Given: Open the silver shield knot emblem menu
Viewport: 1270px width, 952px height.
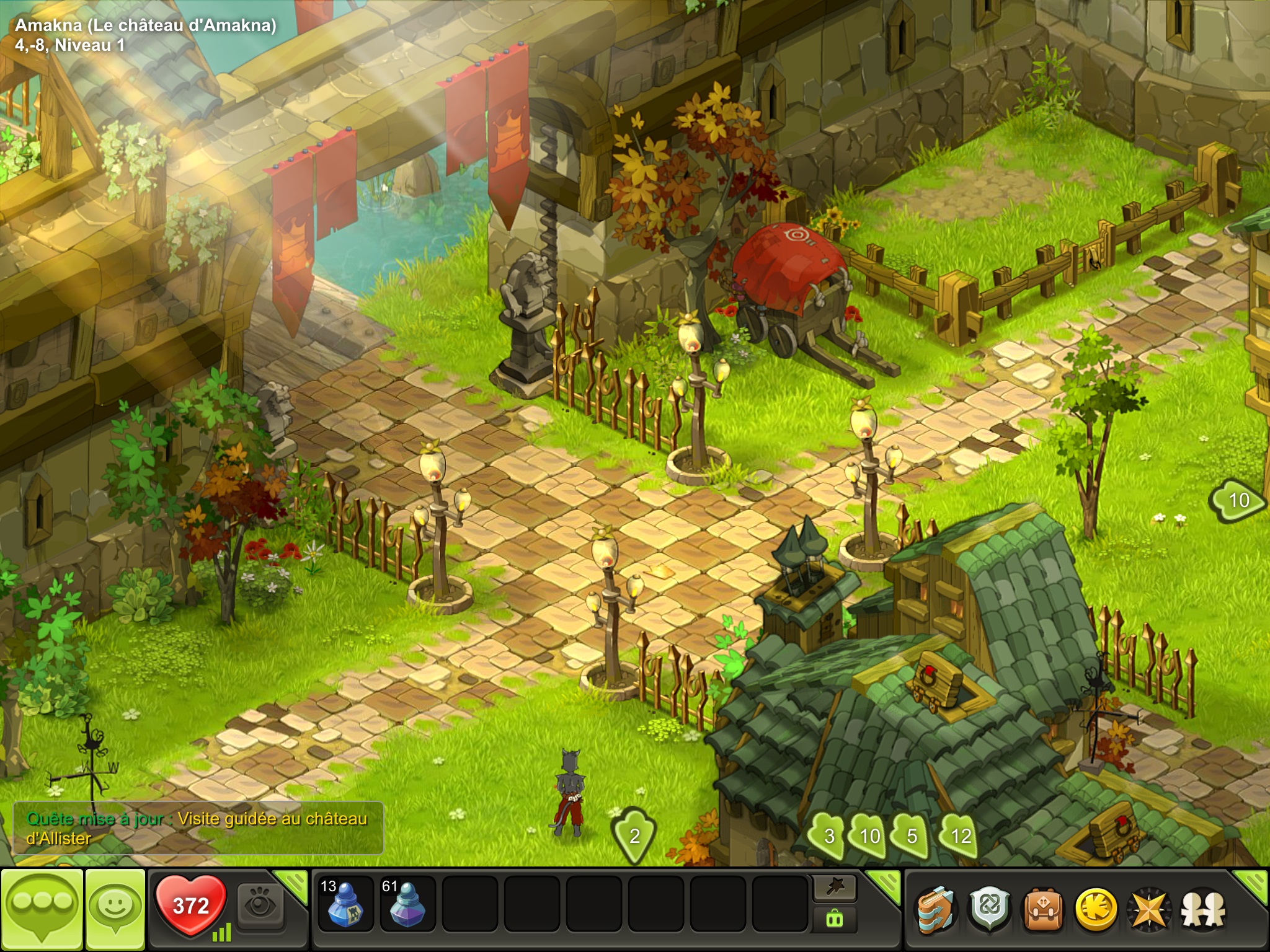Looking at the screenshot, I should point(988,910).
